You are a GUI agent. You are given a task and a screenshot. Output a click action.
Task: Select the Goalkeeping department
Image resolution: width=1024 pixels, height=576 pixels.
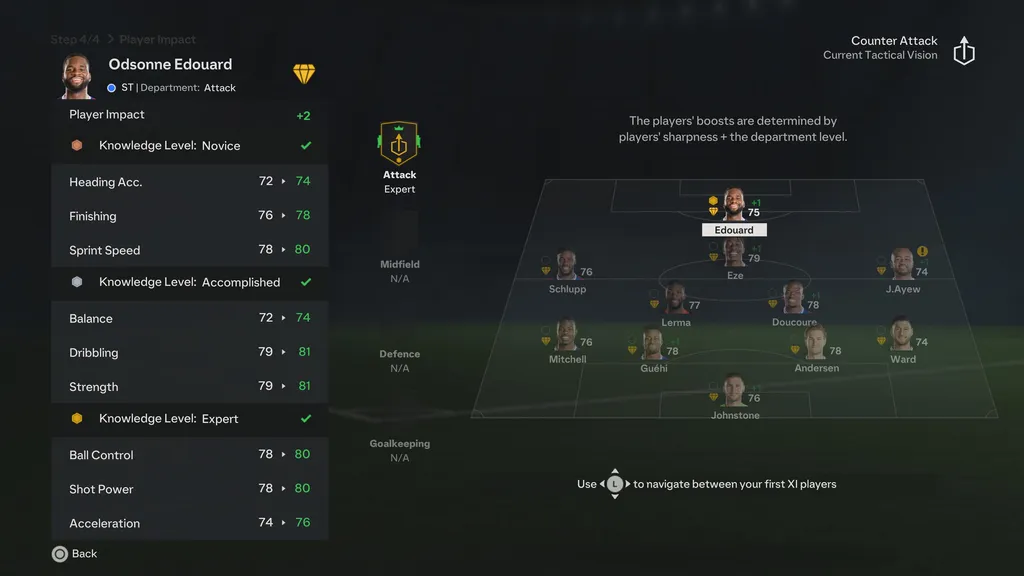(399, 450)
